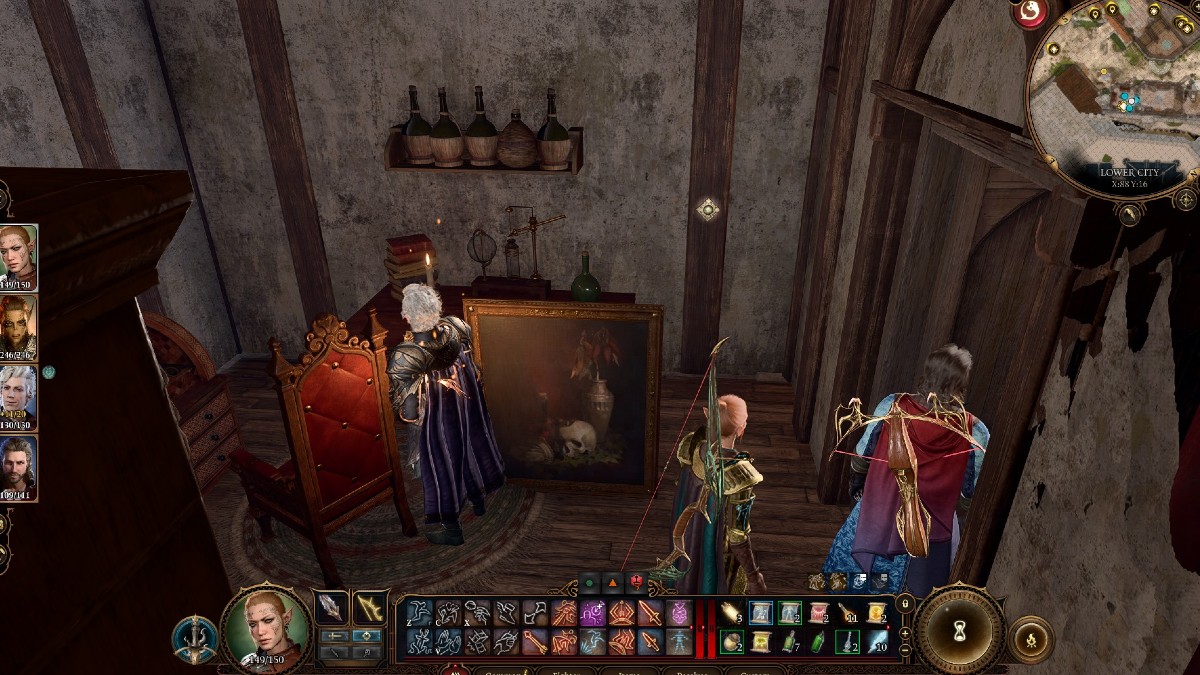Equip the ranged bow weapon slot
Viewport: 1200px width, 675px height.
click(x=371, y=608)
